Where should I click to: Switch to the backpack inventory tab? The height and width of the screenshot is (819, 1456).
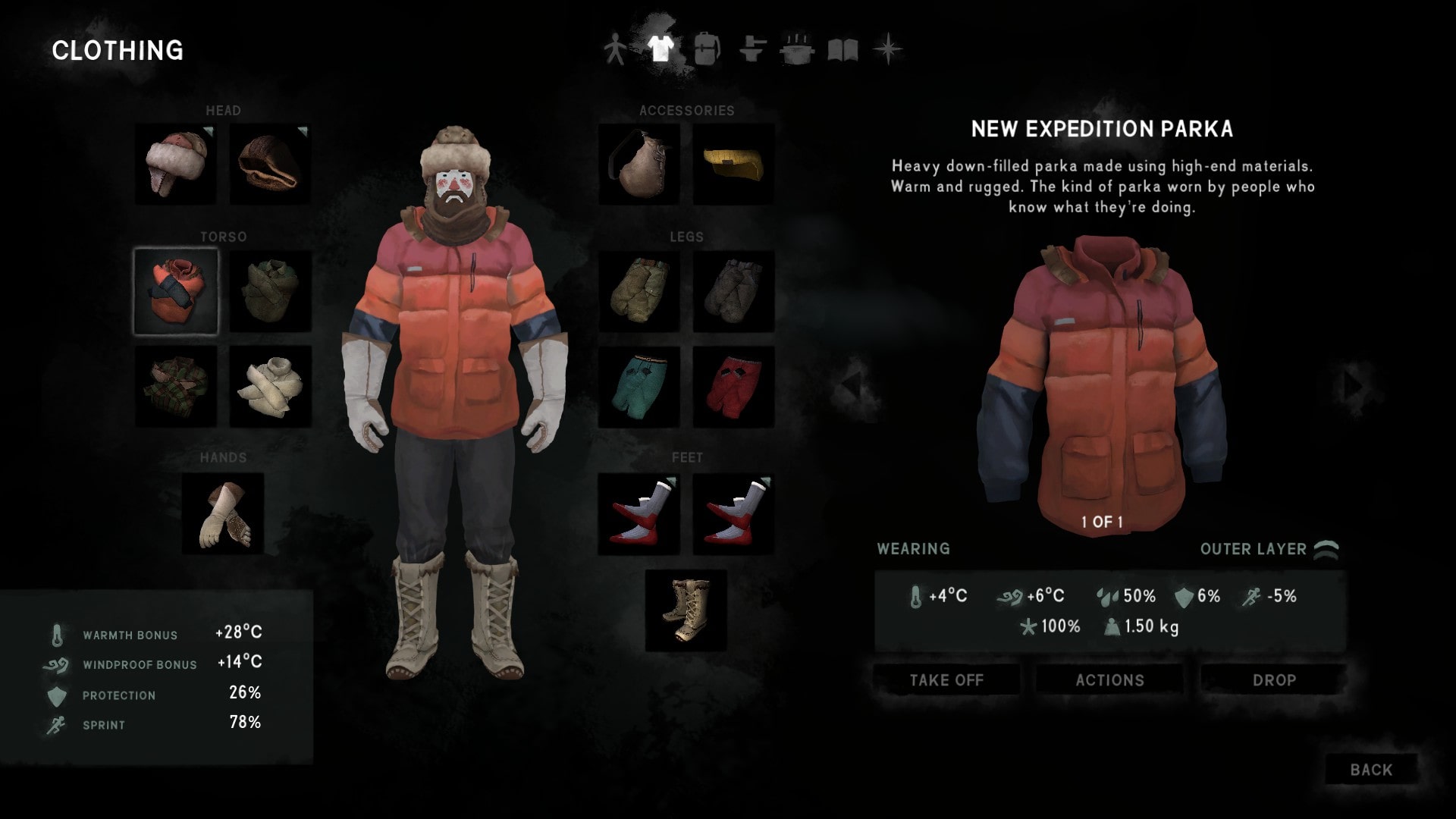pos(707,49)
